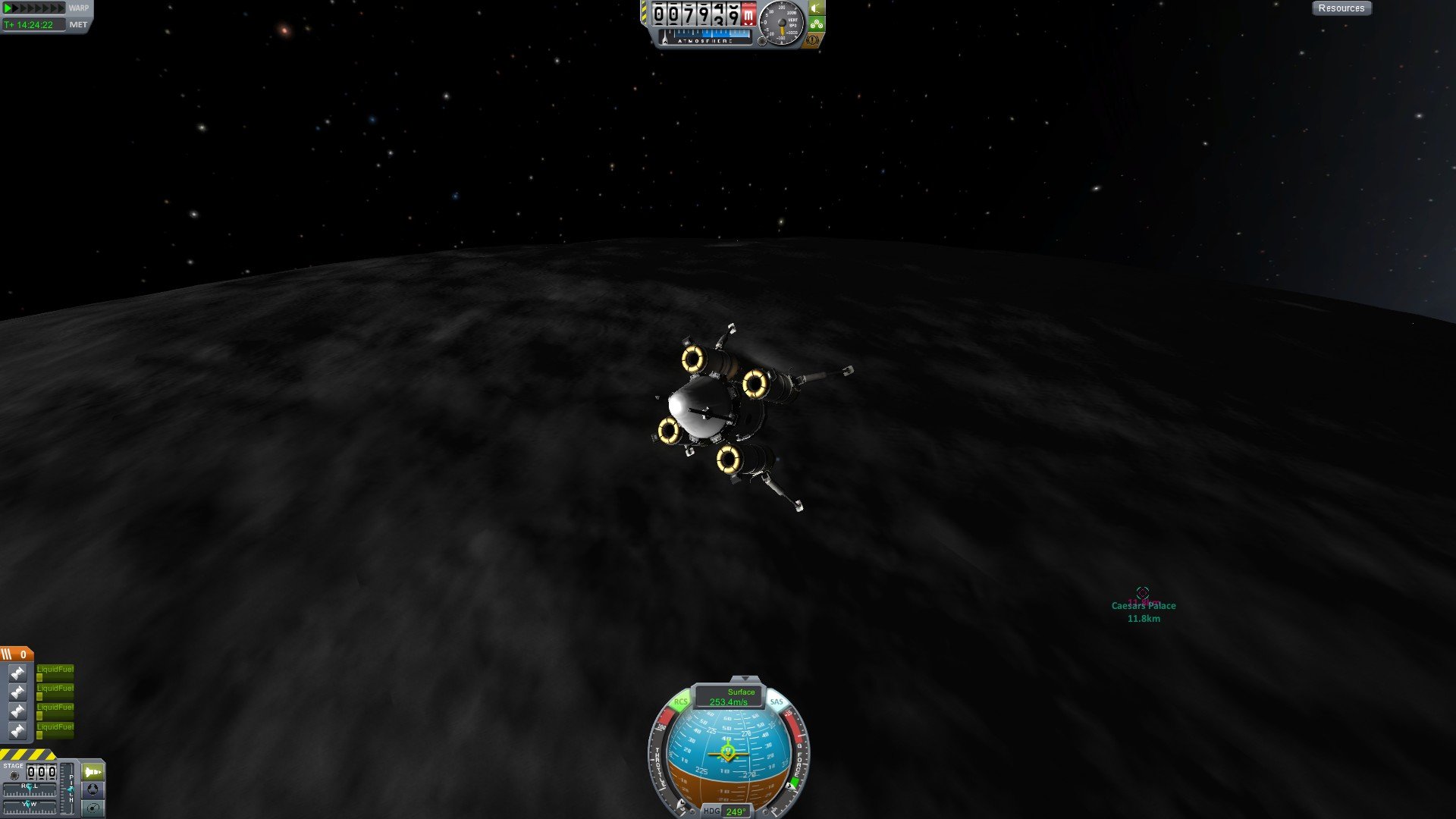Toggle the brakes warning button

[x=813, y=39]
